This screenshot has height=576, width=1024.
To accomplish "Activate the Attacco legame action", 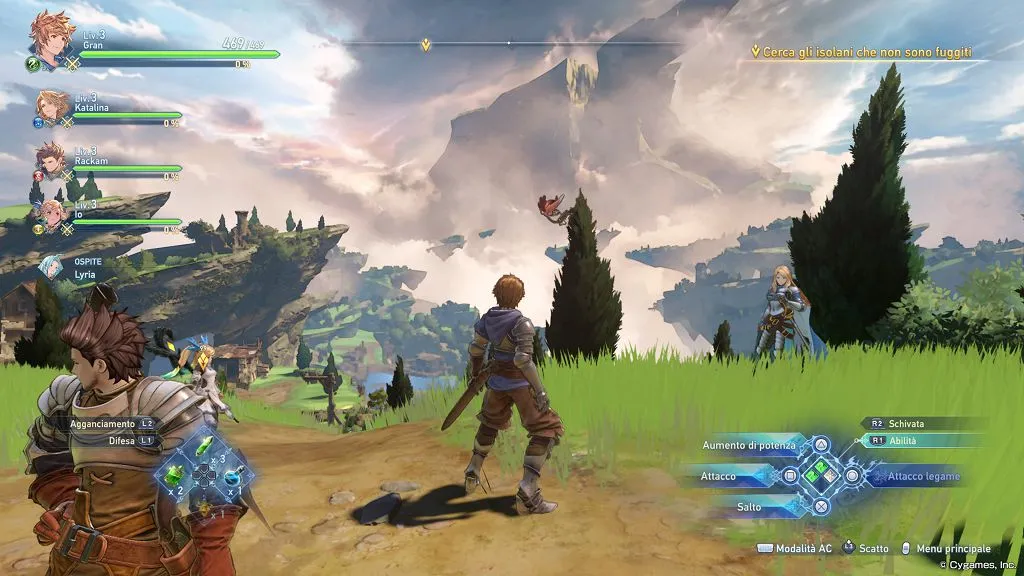I will (922, 477).
